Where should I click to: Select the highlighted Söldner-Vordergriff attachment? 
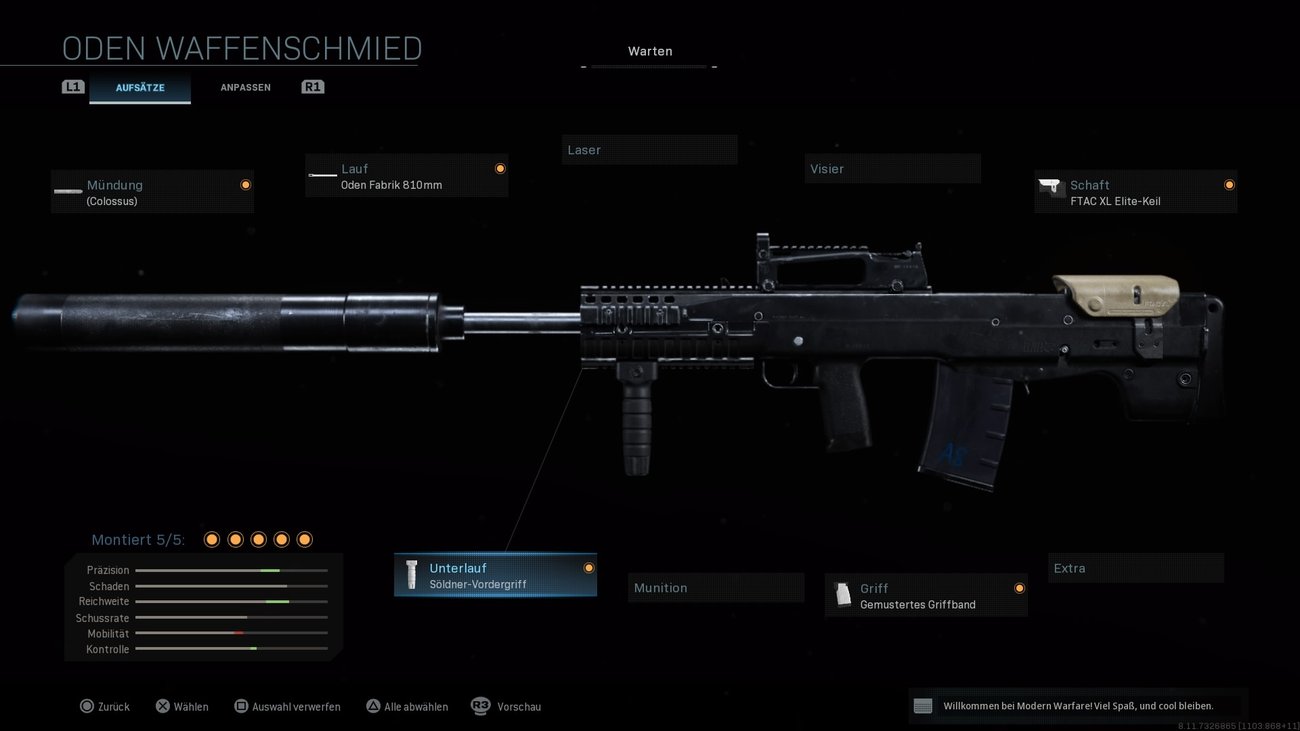click(x=495, y=574)
